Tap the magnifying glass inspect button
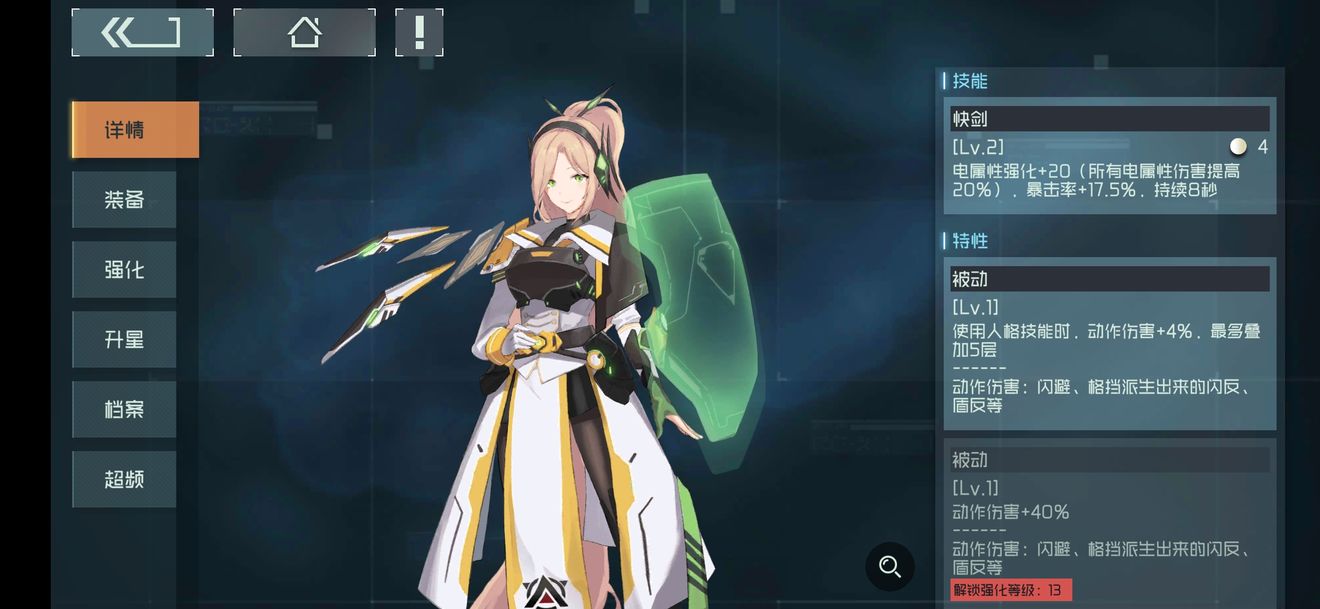Viewport: 1320px width, 609px height. tap(890, 567)
